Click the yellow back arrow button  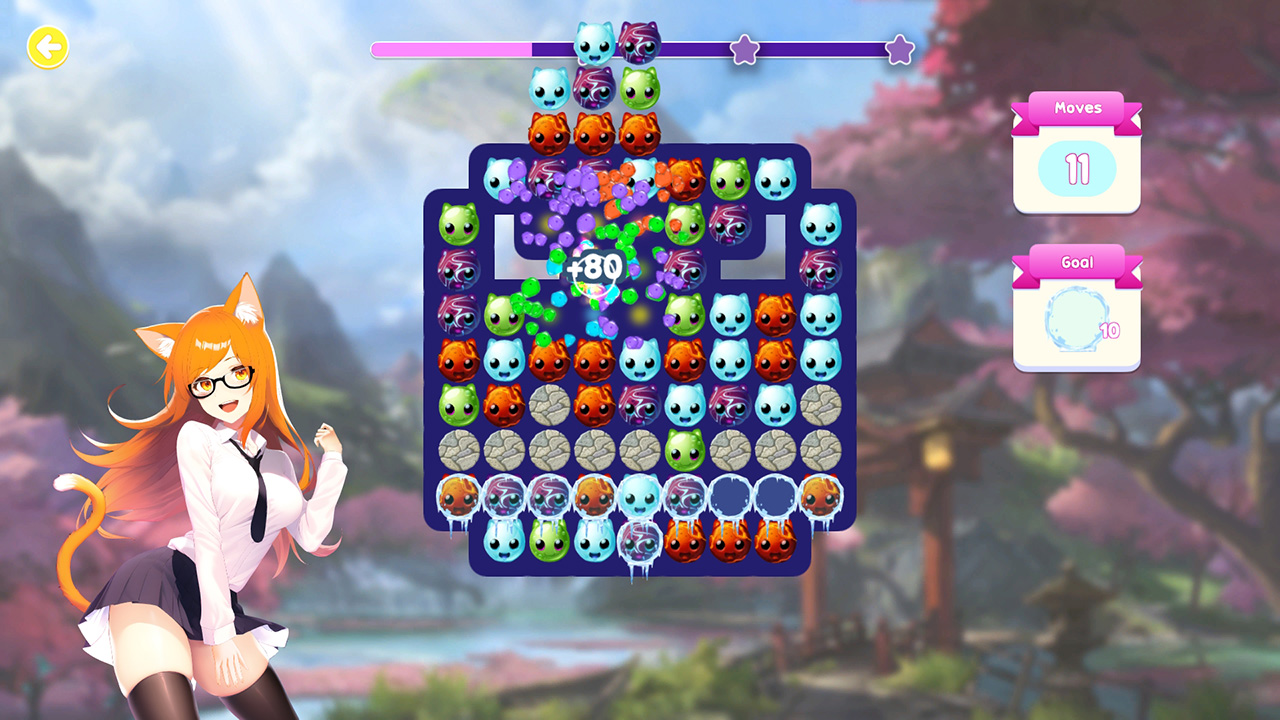pos(47,47)
